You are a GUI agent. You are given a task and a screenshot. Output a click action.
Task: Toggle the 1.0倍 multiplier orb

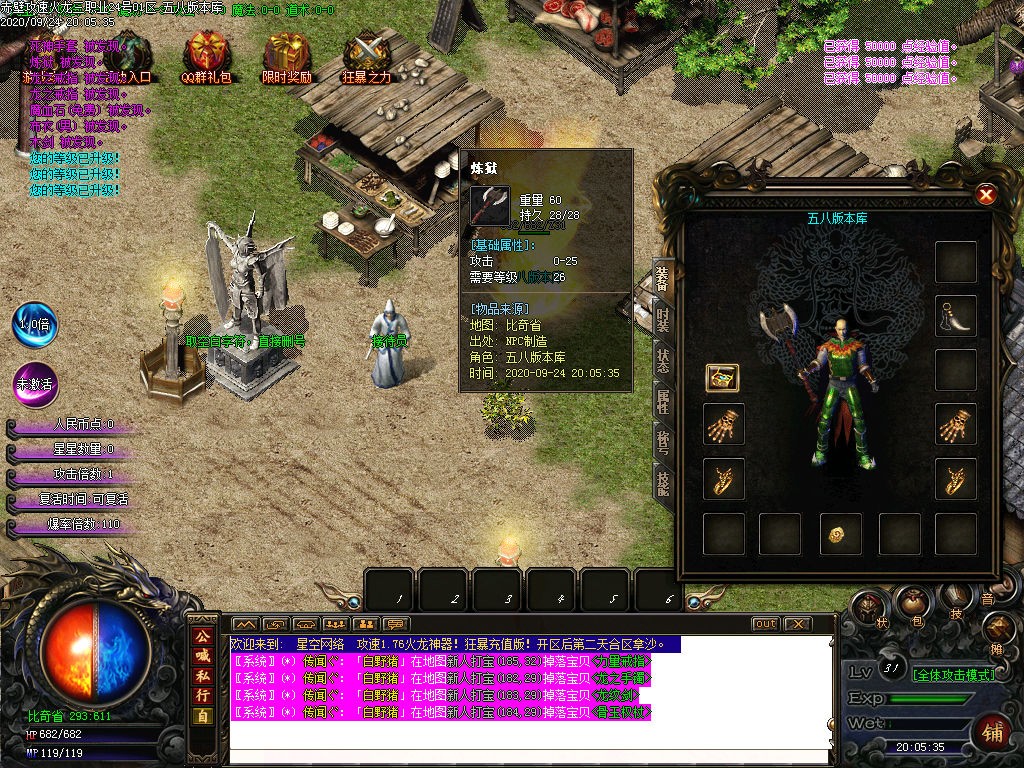(35, 325)
